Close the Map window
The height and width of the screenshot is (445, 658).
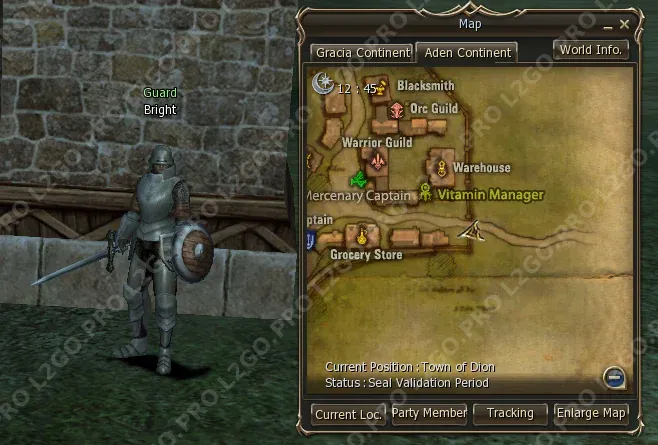coord(625,23)
